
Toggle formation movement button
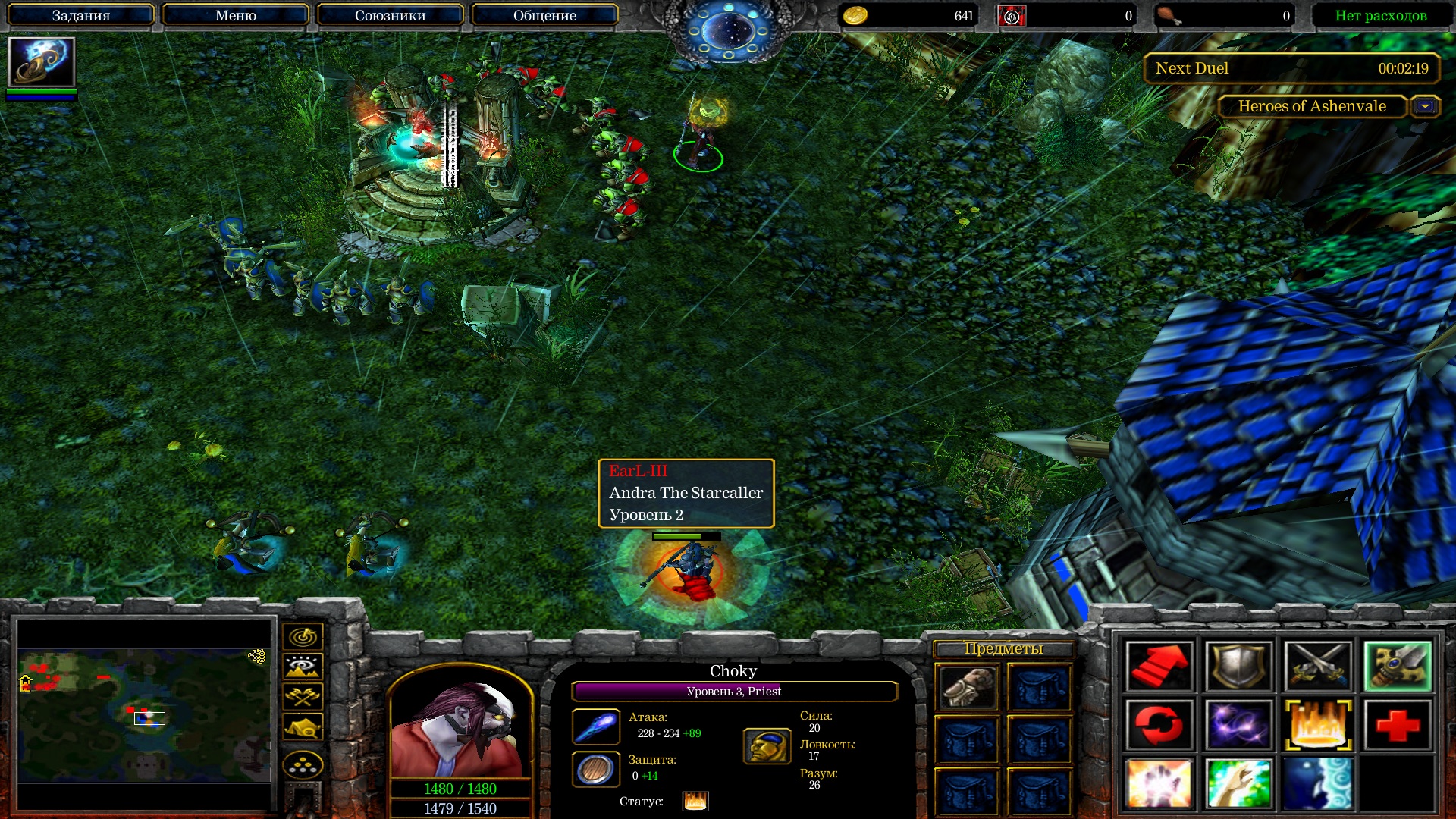(x=303, y=765)
